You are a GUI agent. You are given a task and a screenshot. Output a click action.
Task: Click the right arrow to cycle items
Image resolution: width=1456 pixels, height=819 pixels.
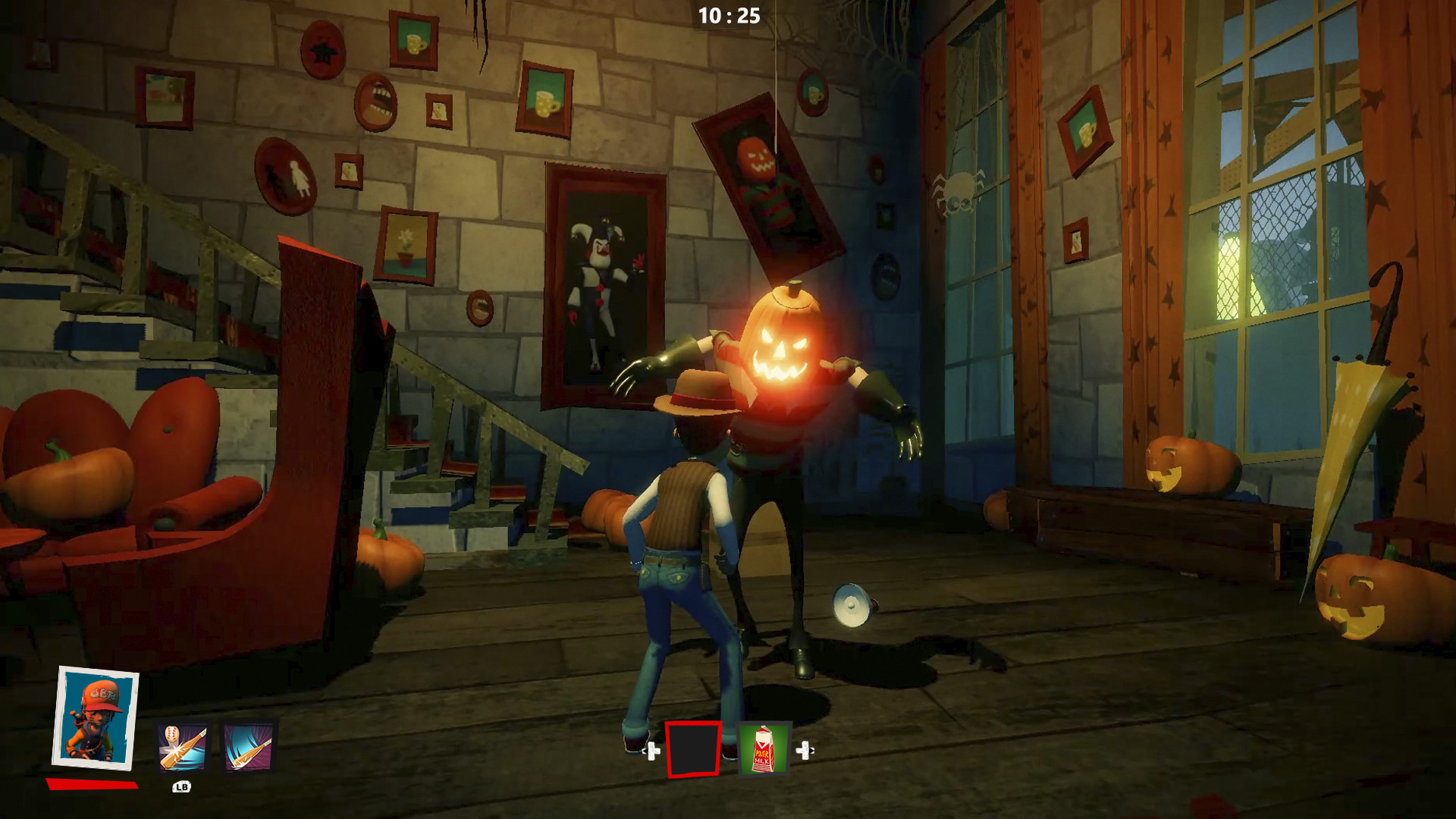[805, 751]
